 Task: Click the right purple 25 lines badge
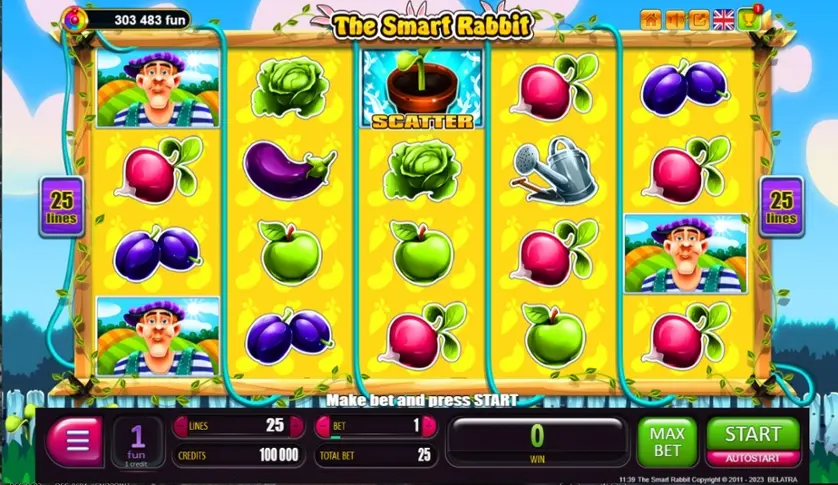[x=781, y=207]
